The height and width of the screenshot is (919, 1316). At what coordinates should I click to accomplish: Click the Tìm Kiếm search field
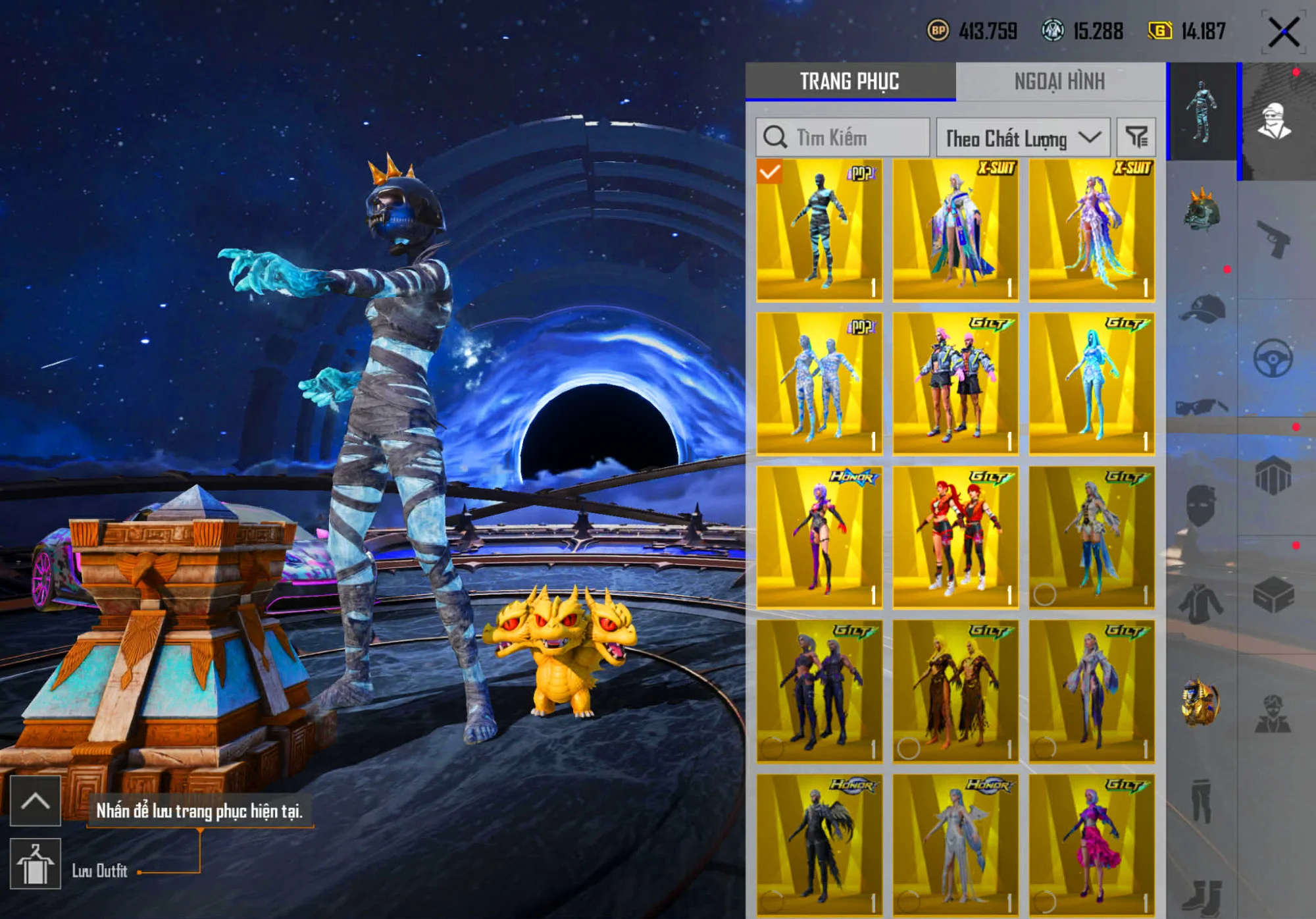pos(844,138)
